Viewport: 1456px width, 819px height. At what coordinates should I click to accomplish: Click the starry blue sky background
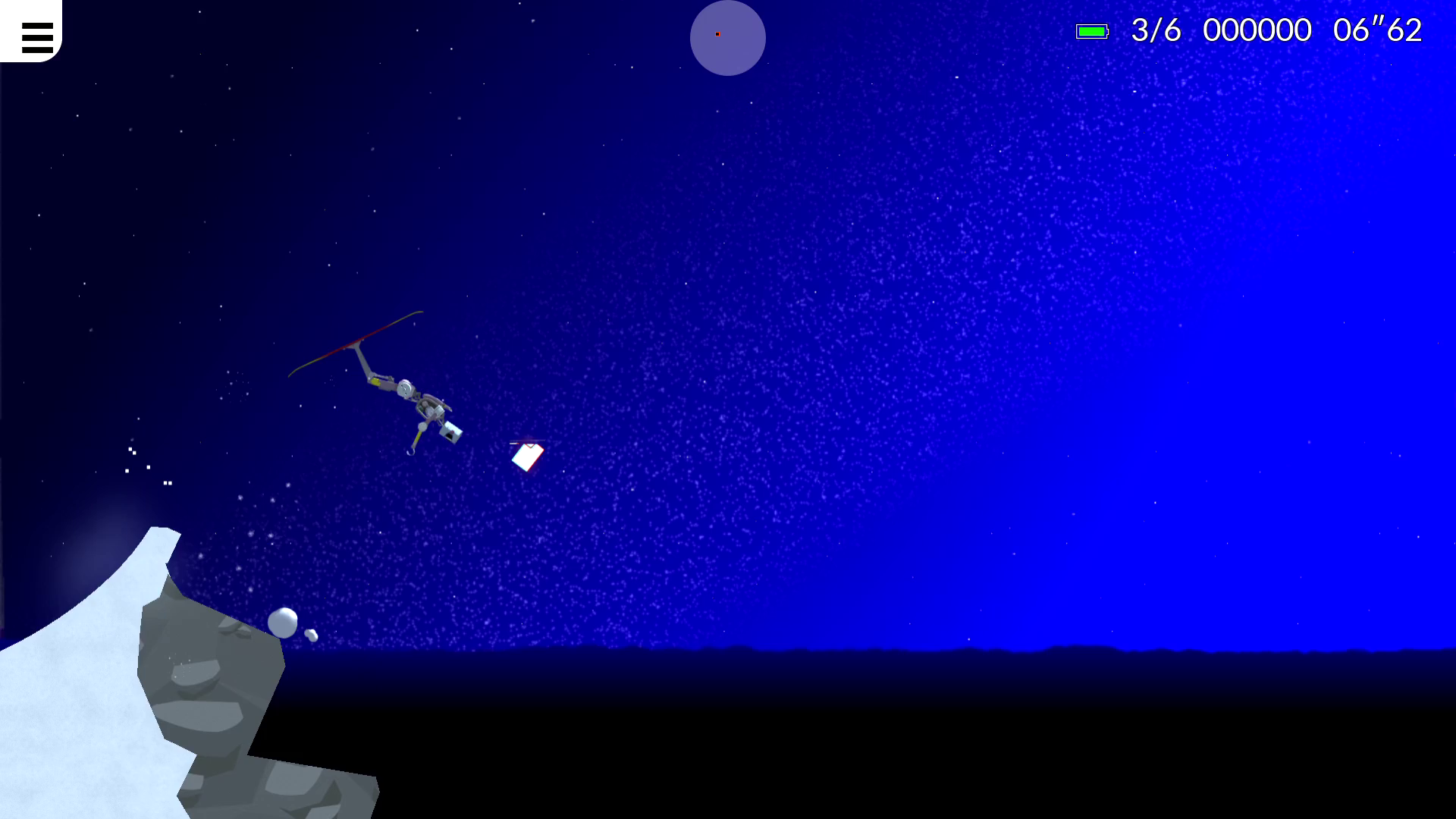point(910,303)
